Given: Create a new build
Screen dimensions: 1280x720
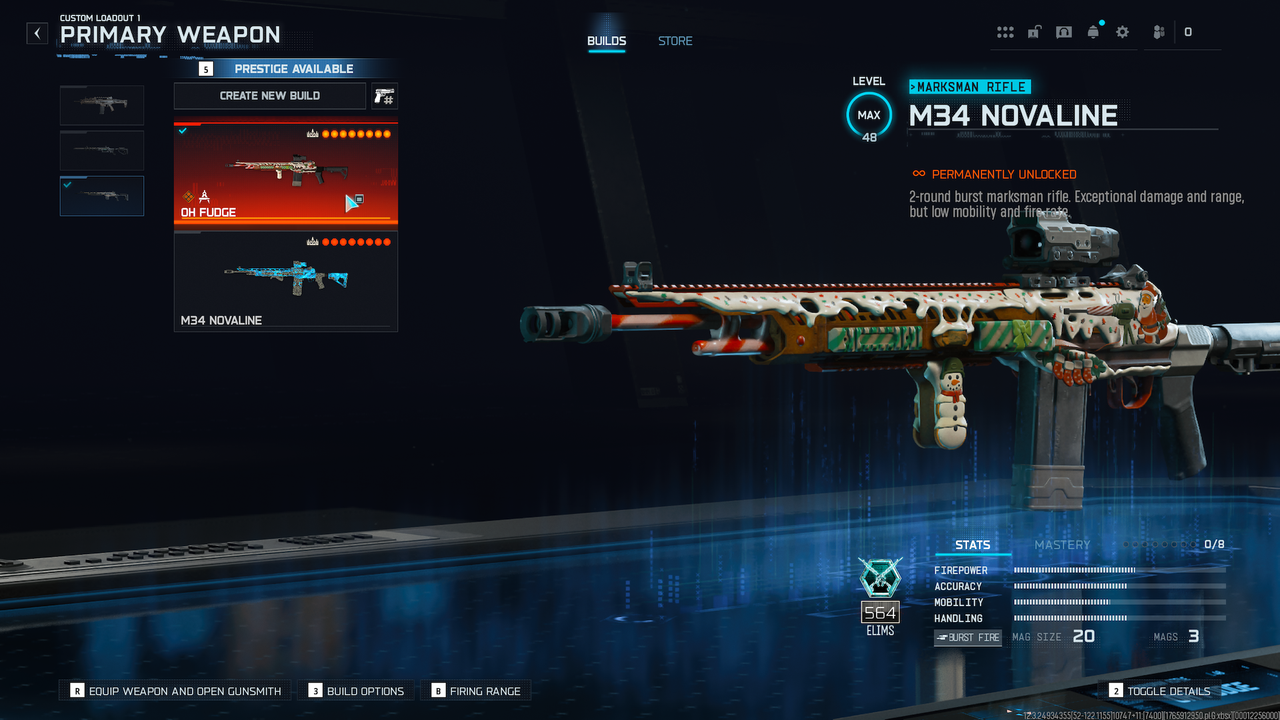Looking at the screenshot, I should (270, 96).
